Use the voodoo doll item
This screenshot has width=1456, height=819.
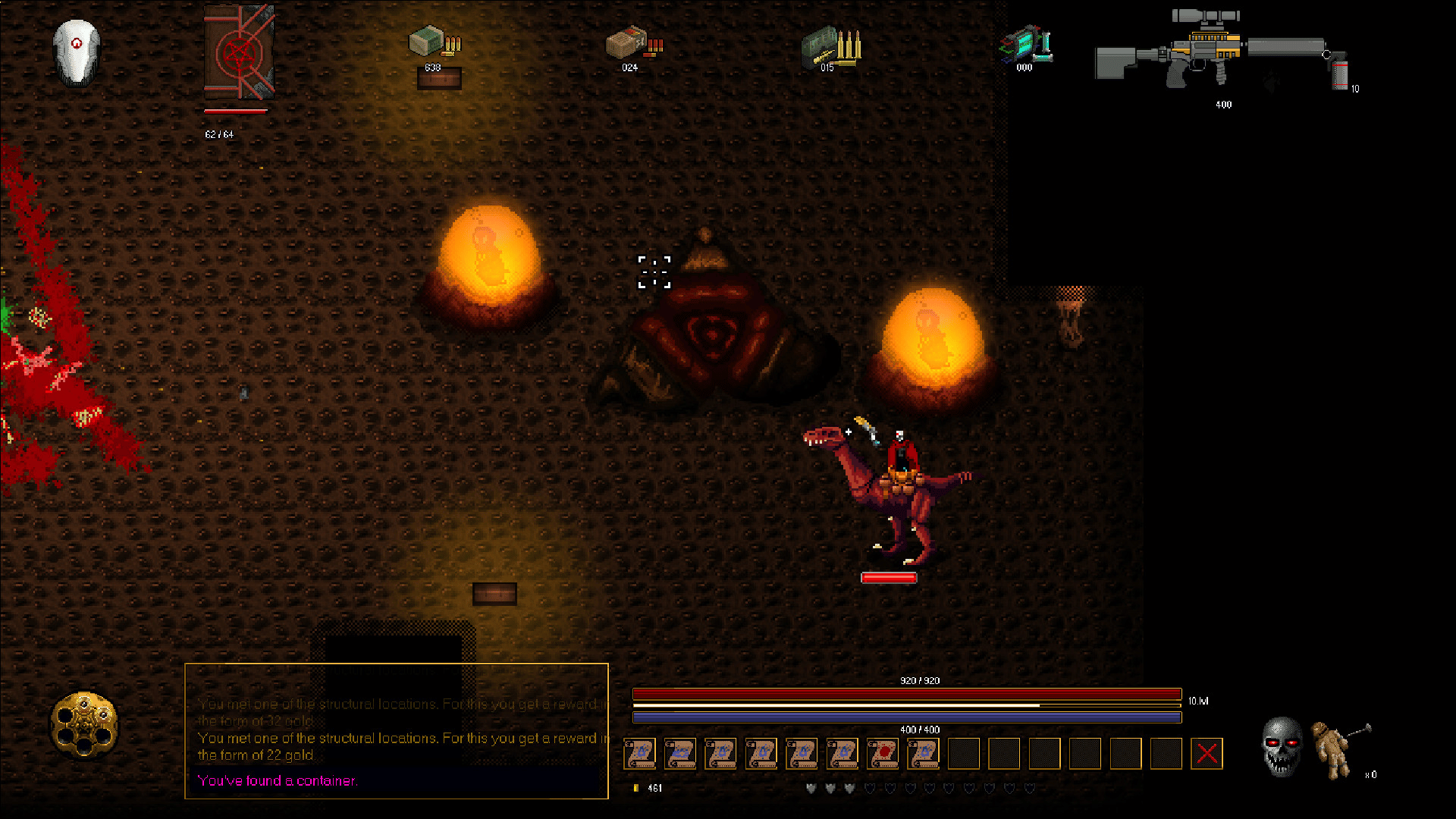[x=1335, y=749]
